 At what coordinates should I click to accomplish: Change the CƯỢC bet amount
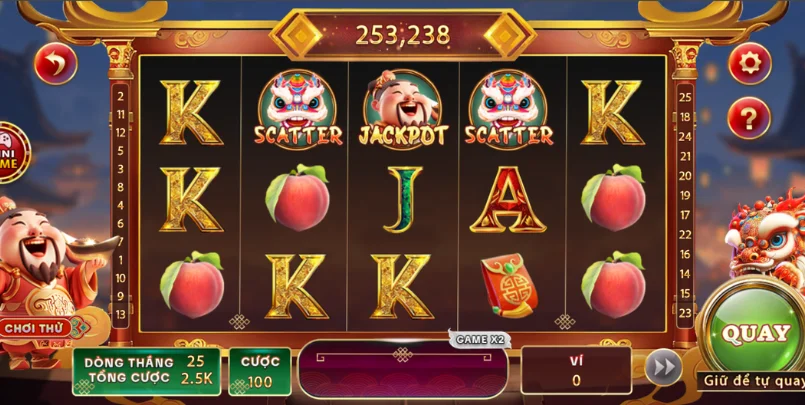[x=260, y=371]
